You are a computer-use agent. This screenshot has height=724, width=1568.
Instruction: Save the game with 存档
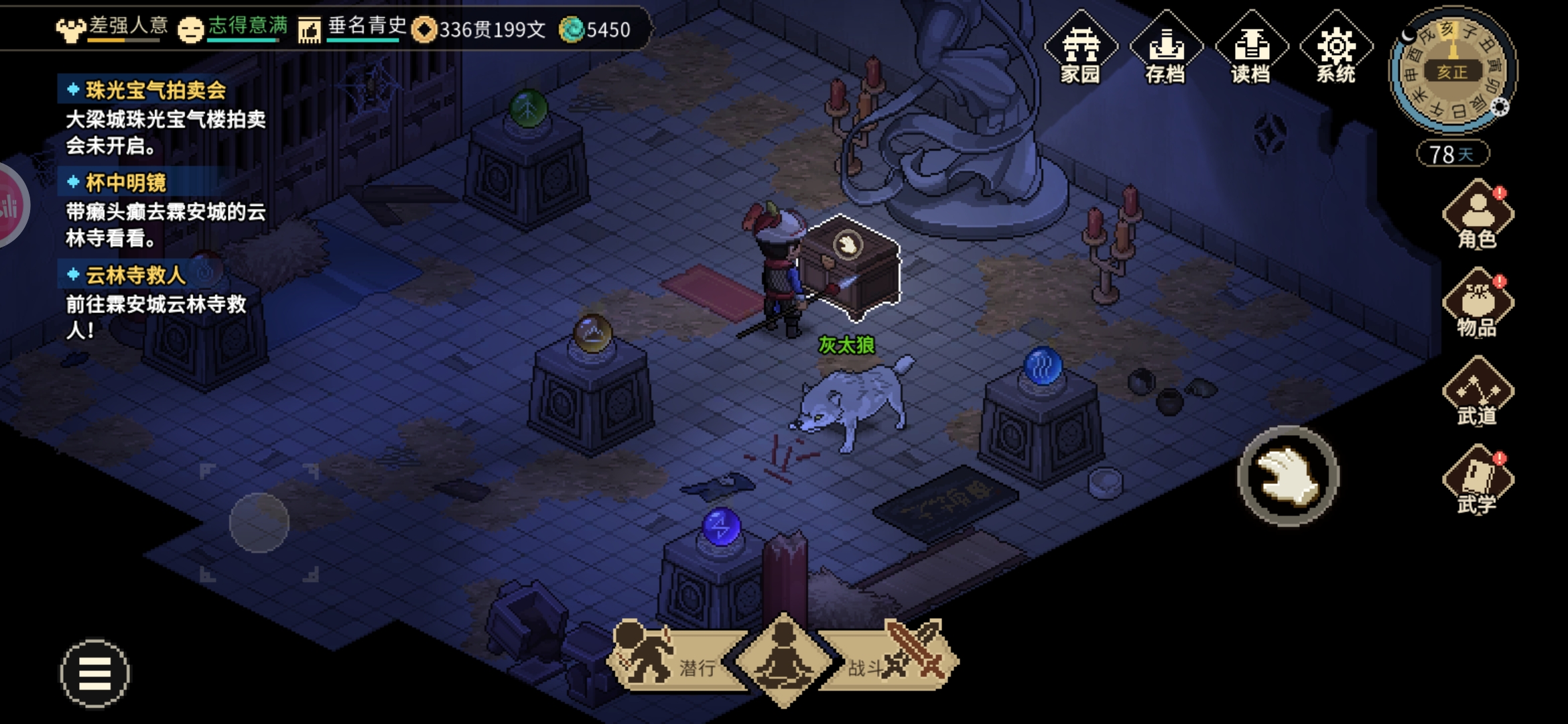pyautogui.click(x=1165, y=48)
